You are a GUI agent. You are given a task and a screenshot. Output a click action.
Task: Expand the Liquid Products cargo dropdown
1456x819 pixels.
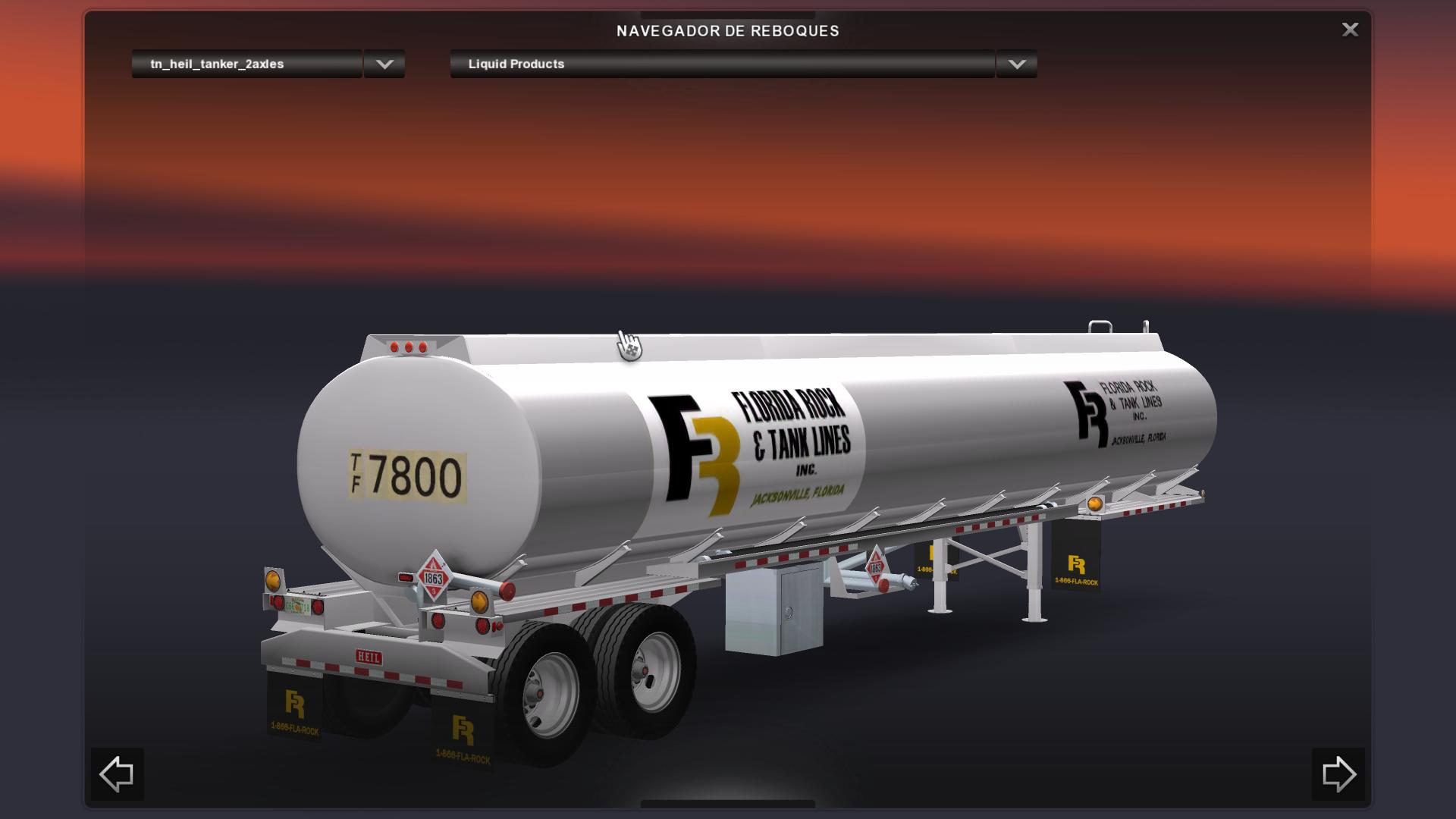(721, 64)
